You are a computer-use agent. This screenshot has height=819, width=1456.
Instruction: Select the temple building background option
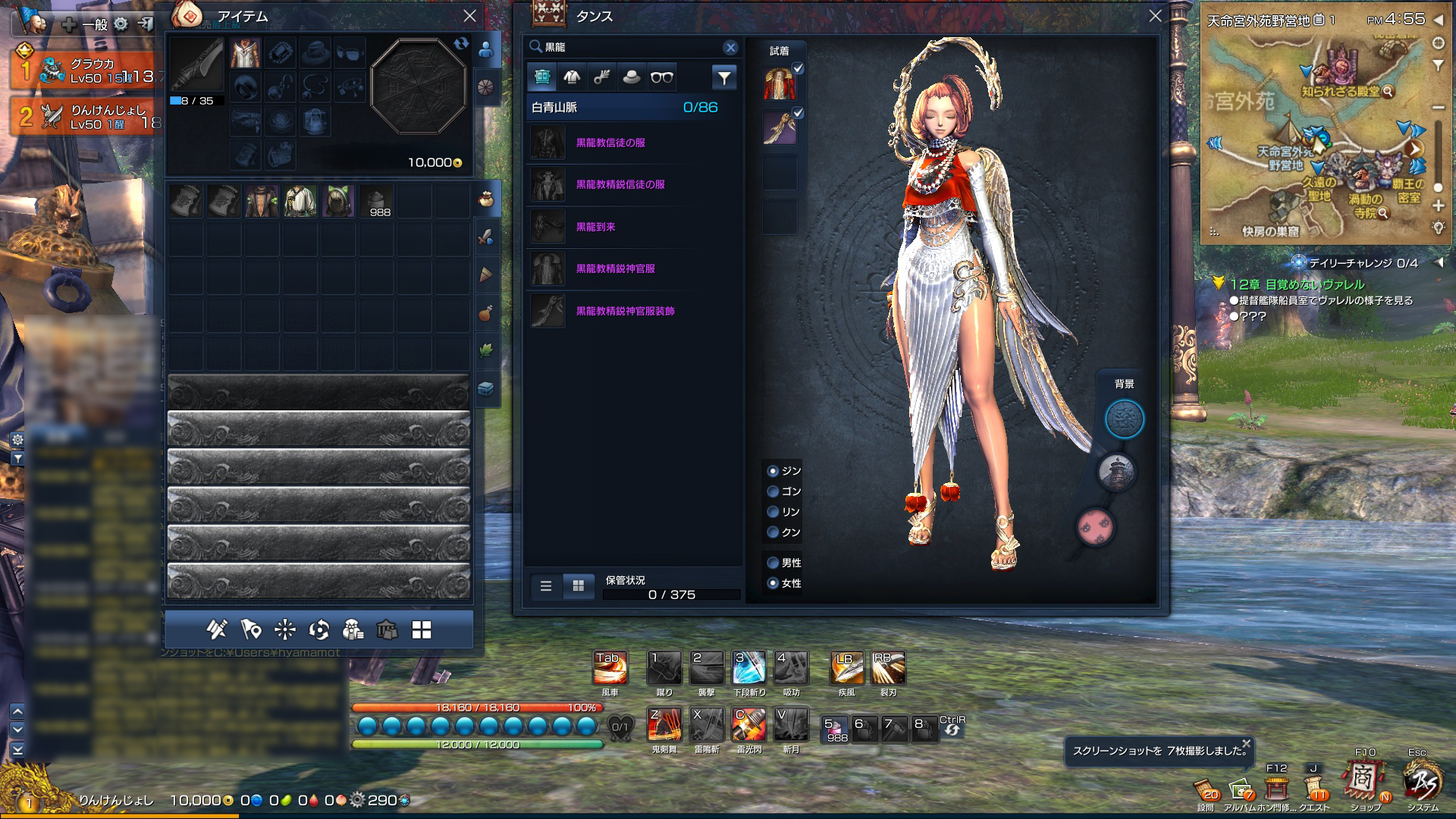[1116, 472]
